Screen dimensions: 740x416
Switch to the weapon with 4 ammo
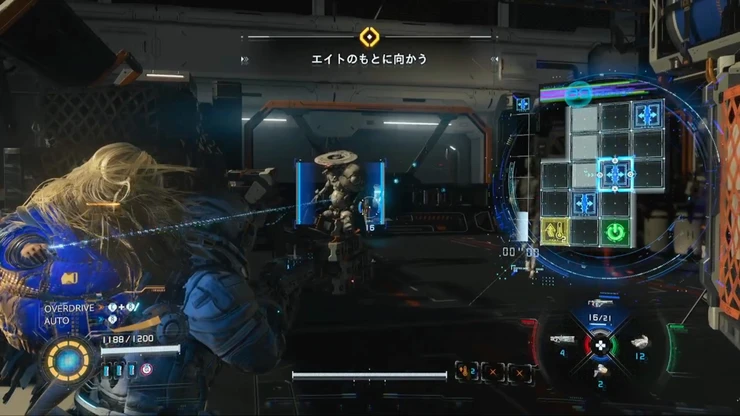click(x=561, y=341)
